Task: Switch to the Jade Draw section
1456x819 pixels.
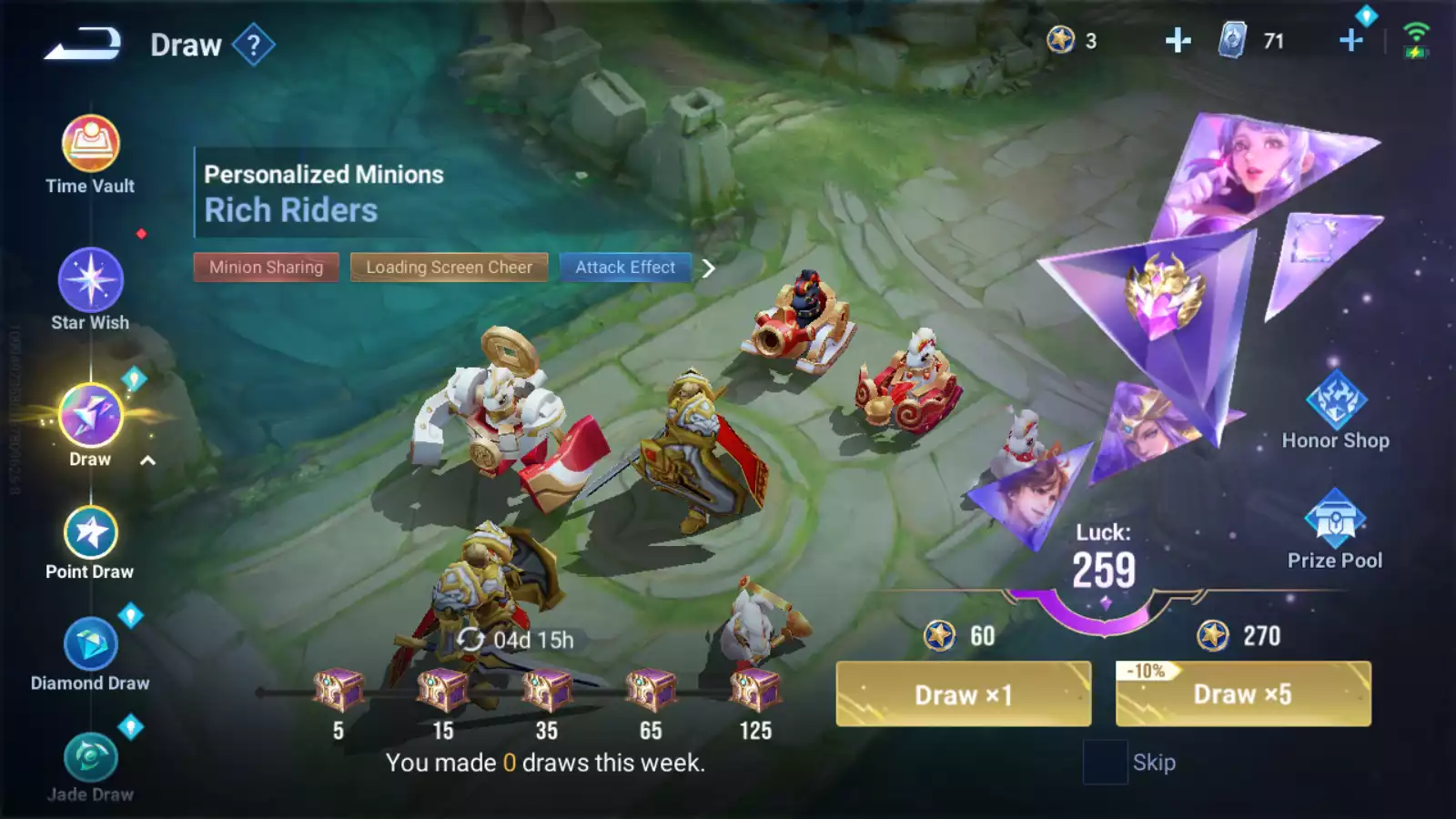Action: point(90,766)
